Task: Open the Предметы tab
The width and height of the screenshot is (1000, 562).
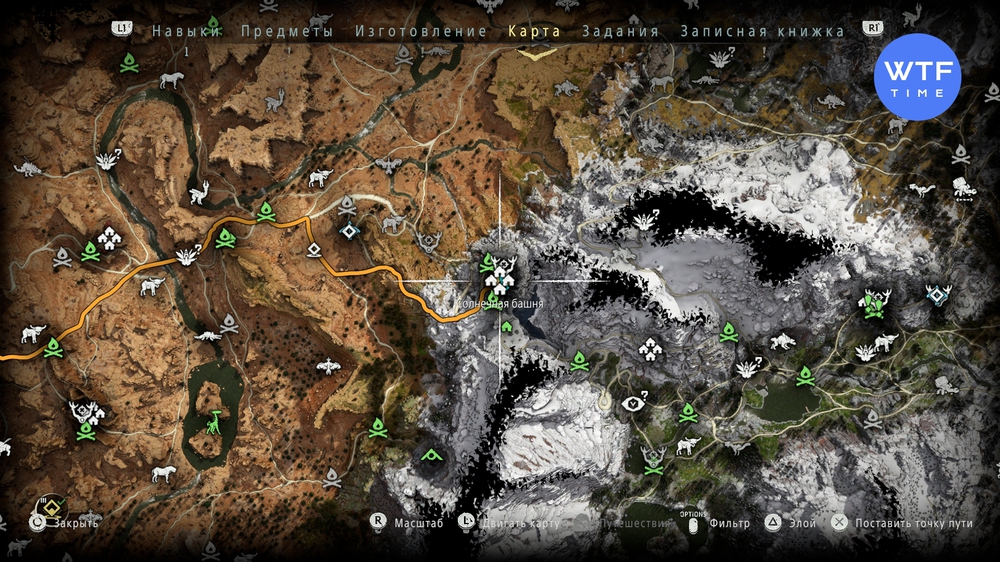Action: (286, 31)
